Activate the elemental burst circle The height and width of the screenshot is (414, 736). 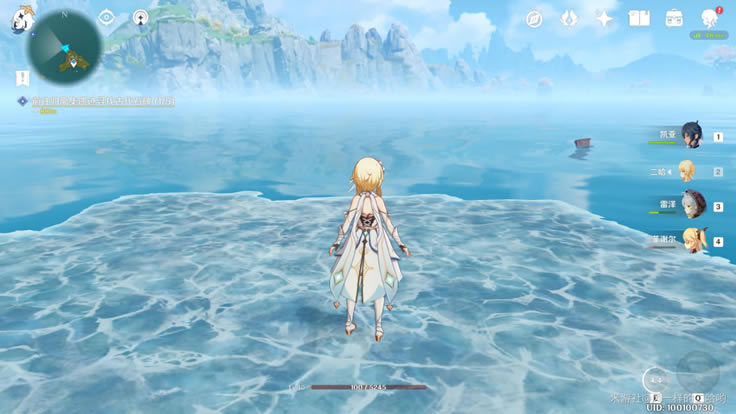pos(697,372)
